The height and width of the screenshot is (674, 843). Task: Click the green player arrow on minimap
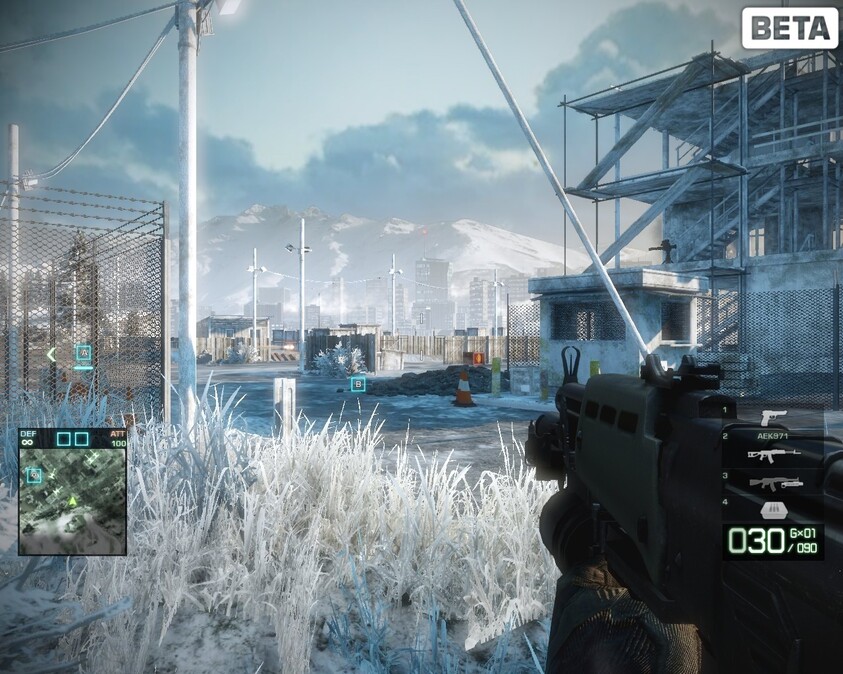click(x=72, y=500)
